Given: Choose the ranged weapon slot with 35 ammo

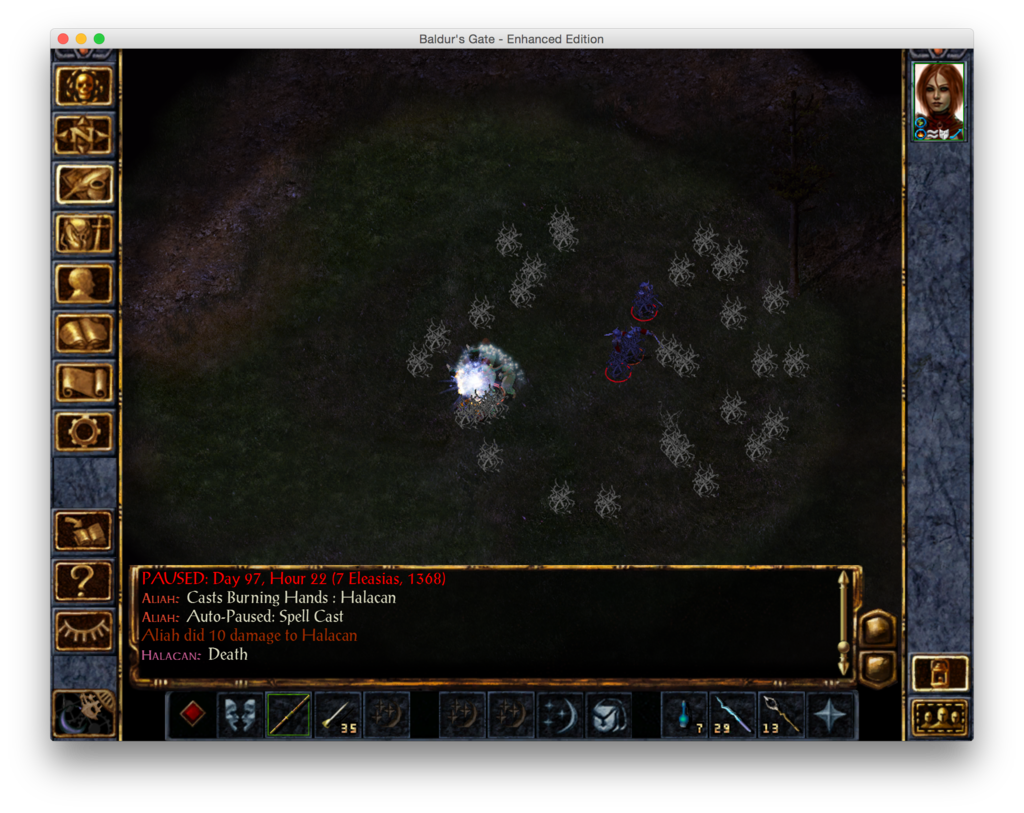Looking at the screenshot, I should click(337, 715).
